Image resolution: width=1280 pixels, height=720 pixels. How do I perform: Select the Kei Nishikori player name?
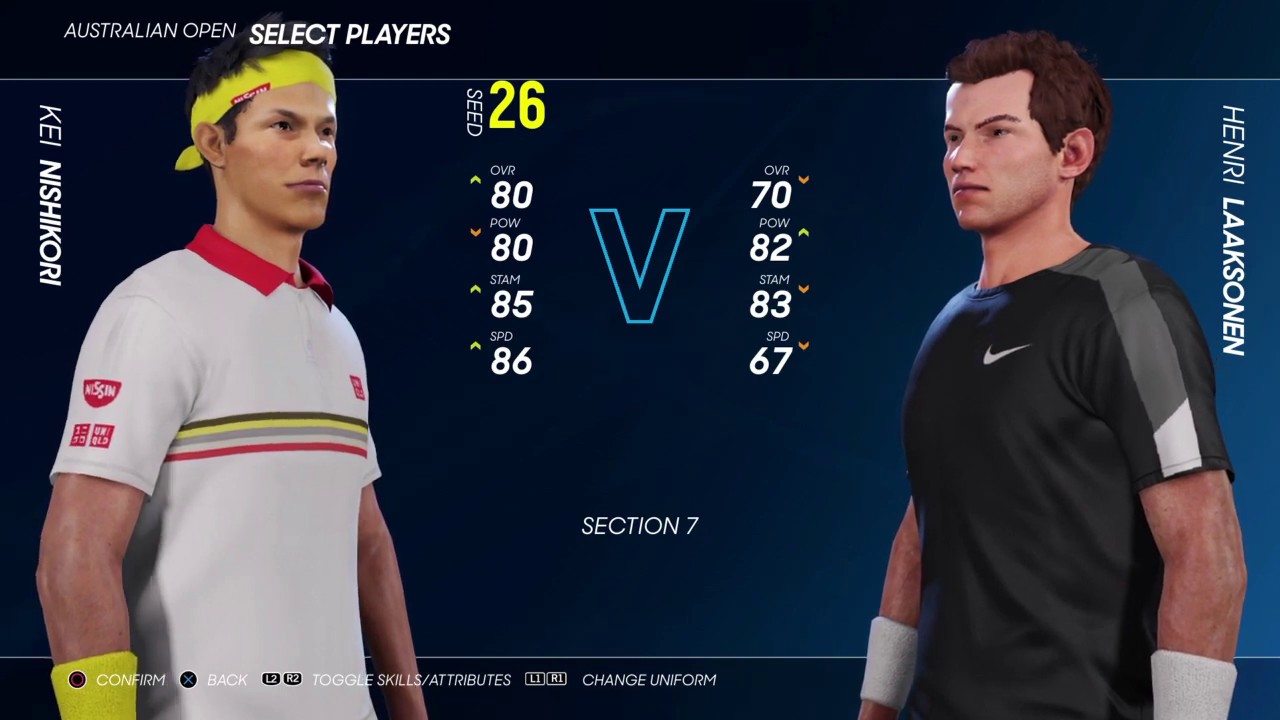[50, 195]
